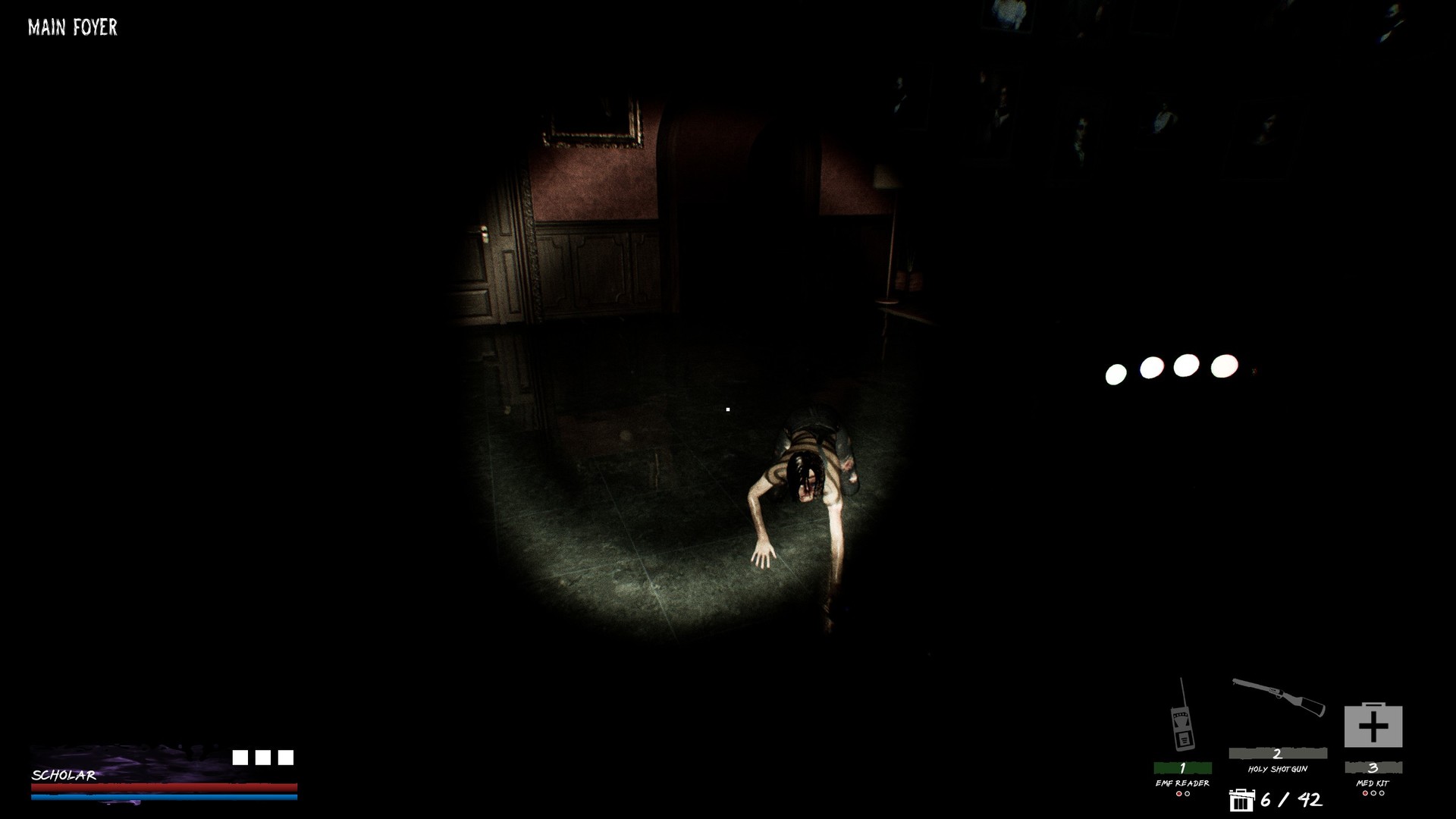Image resolution: width=1456 pixels, height=819 pixels.
Task: Click the first white square flash charge
Action: tap(242, 757)
